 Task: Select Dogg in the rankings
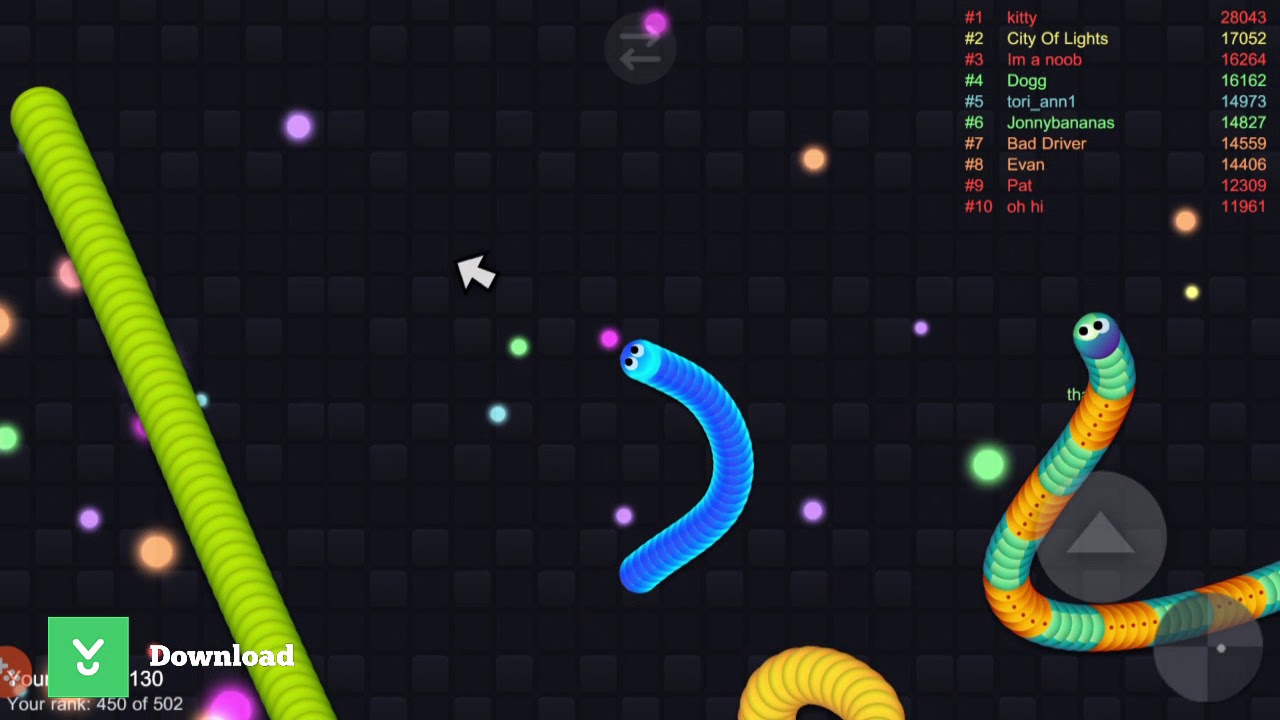[x=1026, y=80]
